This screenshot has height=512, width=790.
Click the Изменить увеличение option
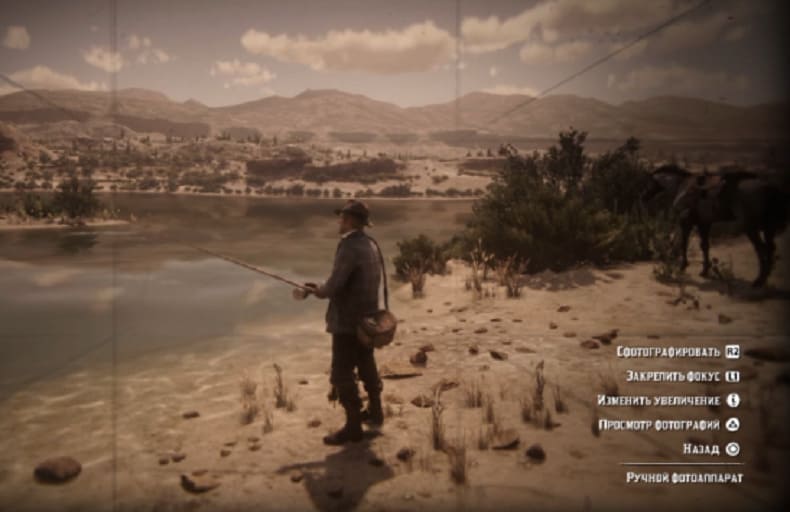pyautogui.click(x=659, y=400)
